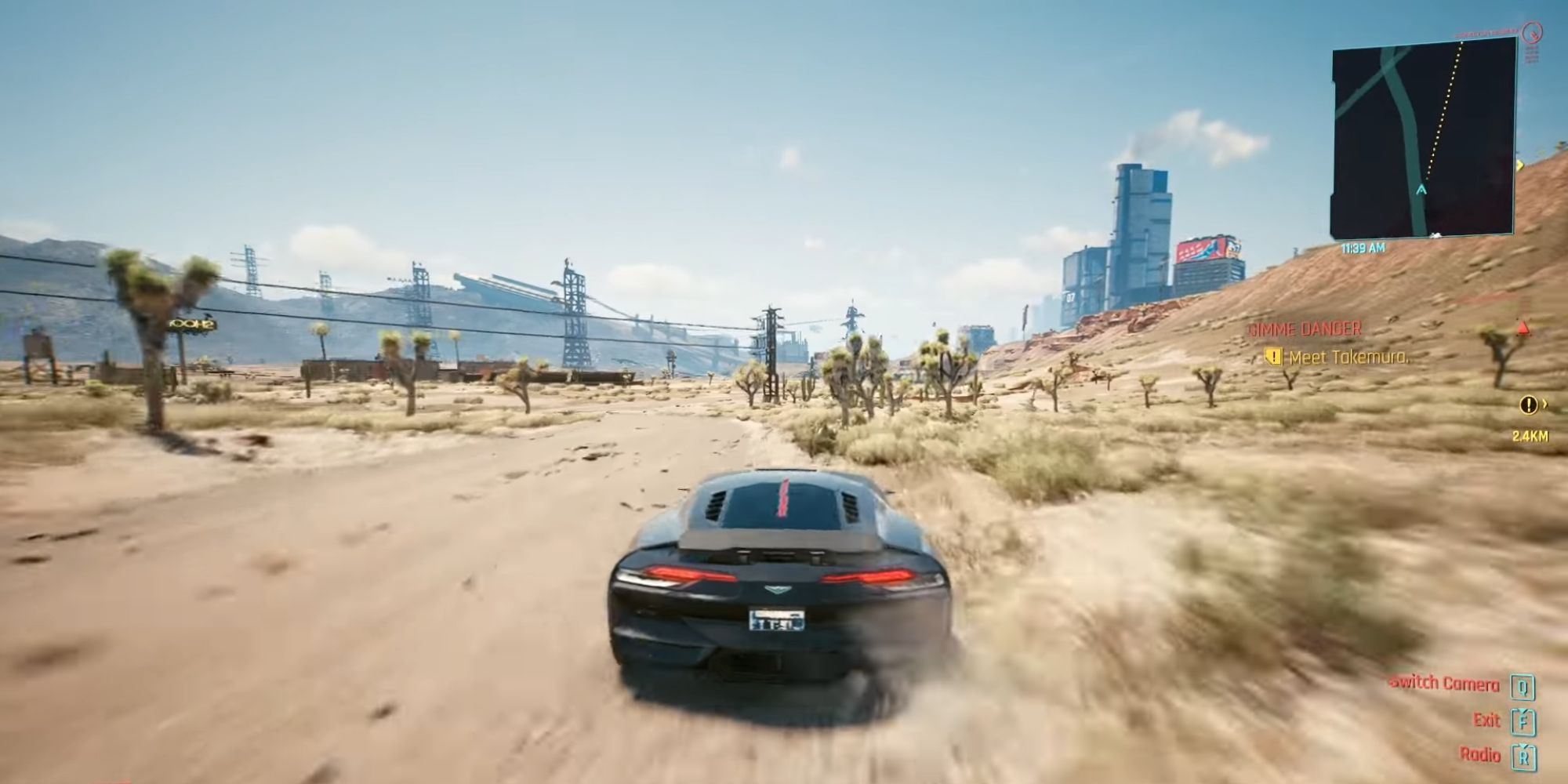Click the F keybind icon beside Exit
This screenshot has width=1568, height=784.
(1522, 720)
